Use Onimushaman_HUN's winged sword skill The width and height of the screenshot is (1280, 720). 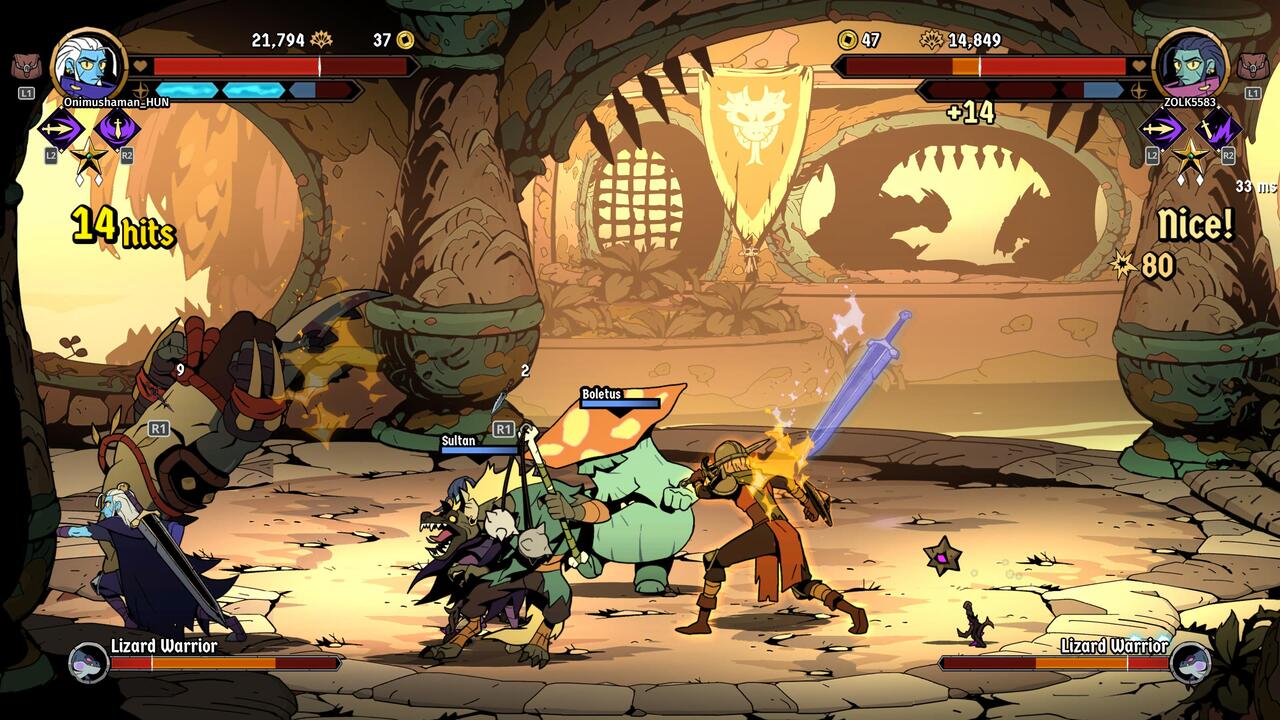pyautogui.click(x=118, y=129)
